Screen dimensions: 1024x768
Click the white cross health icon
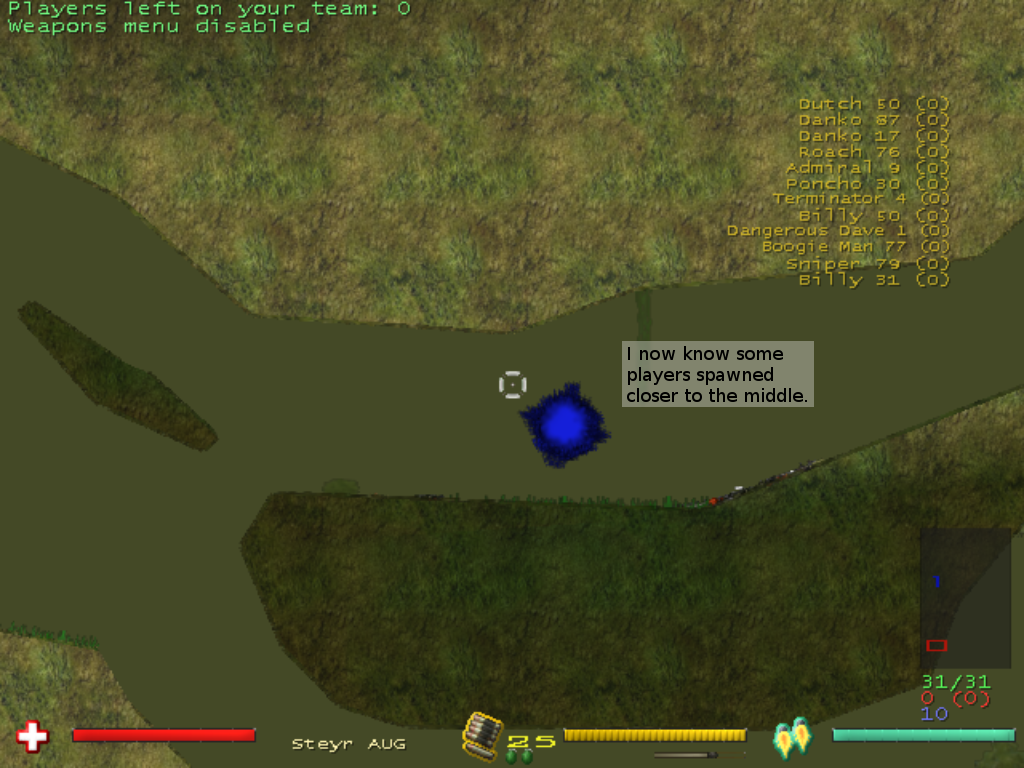[32, 737]
